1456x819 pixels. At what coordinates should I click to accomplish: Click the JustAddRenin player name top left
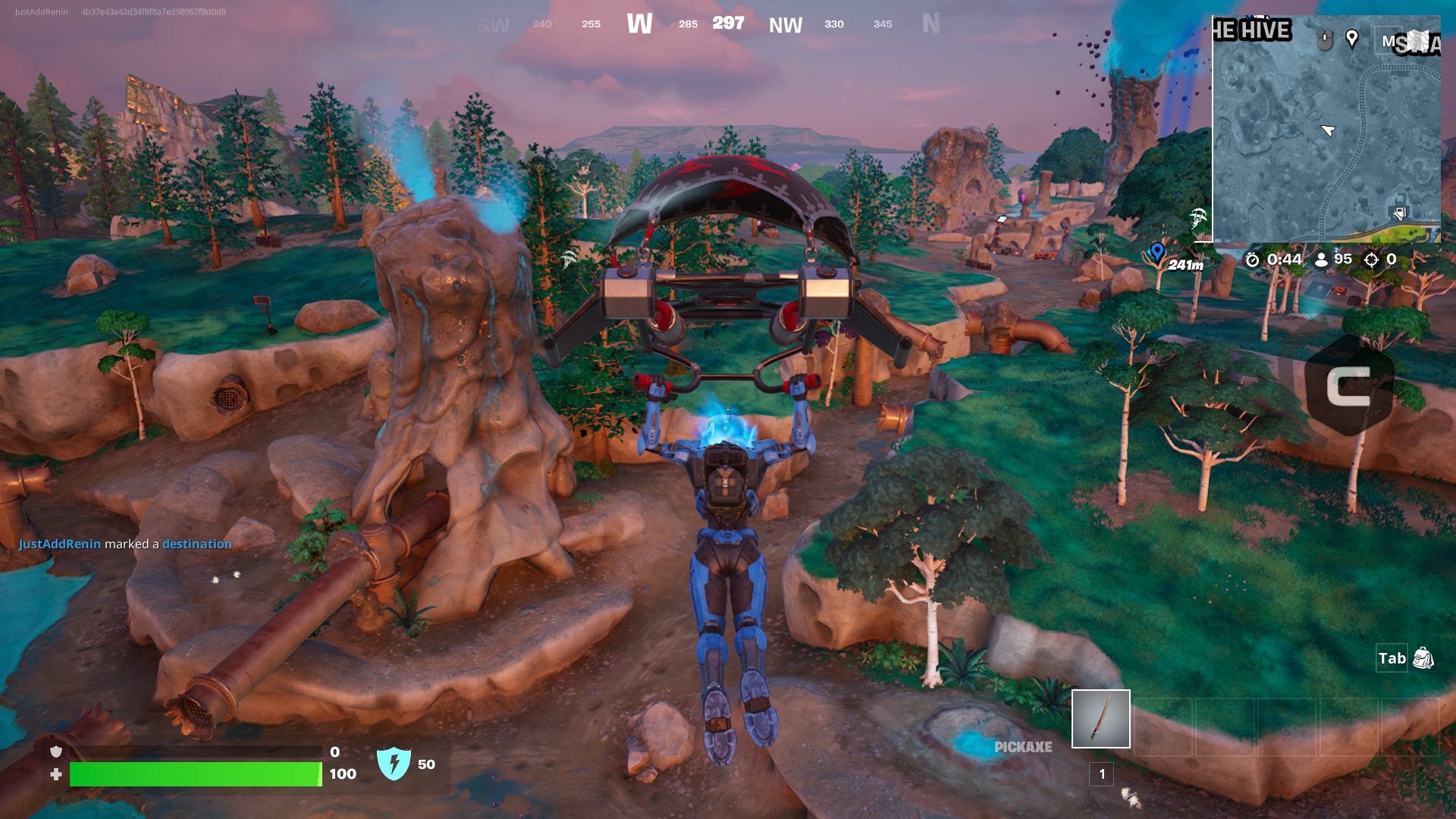(39, 11)
